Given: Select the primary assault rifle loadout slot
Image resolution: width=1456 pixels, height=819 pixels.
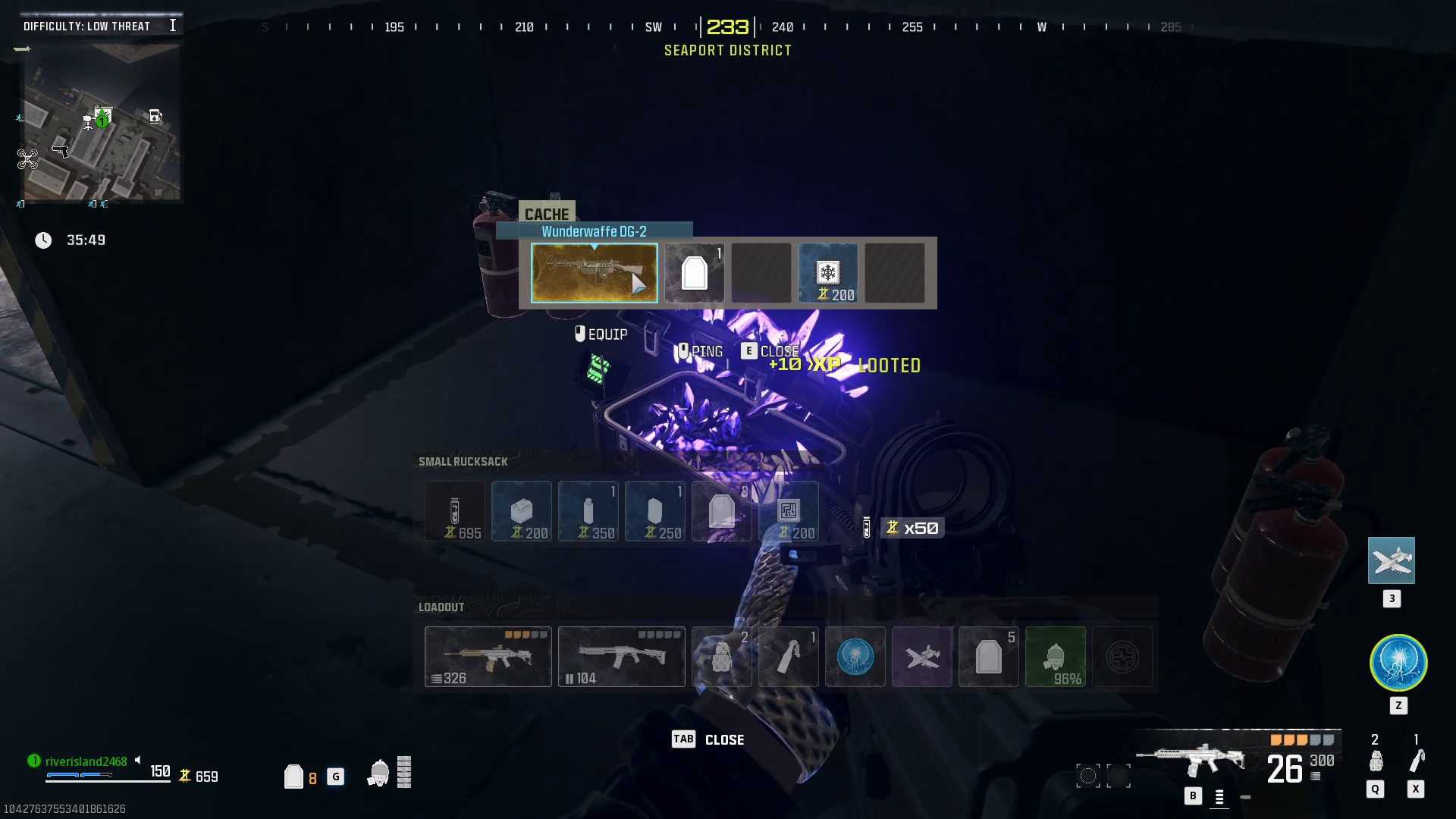Looking at the screenshot, I should pyautogui.click(x=488, y=657).
